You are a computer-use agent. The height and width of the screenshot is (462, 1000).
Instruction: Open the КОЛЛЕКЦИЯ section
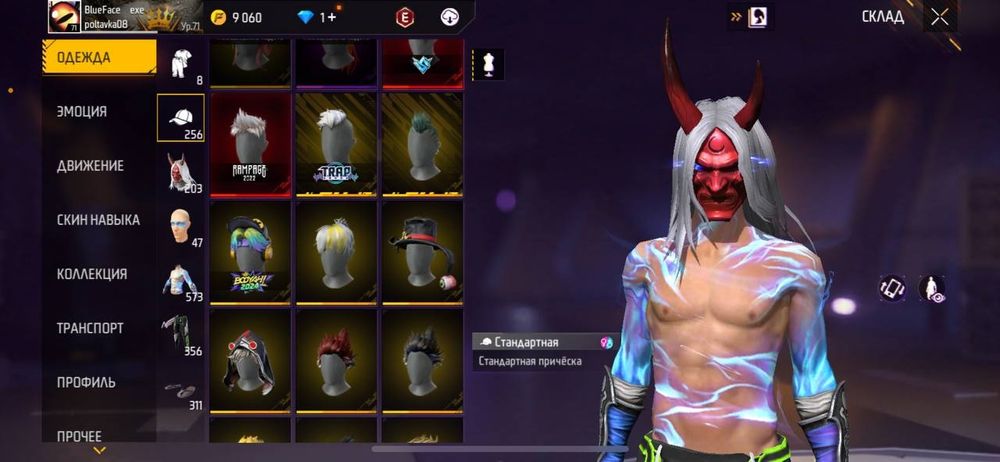(x=92, y=274)
